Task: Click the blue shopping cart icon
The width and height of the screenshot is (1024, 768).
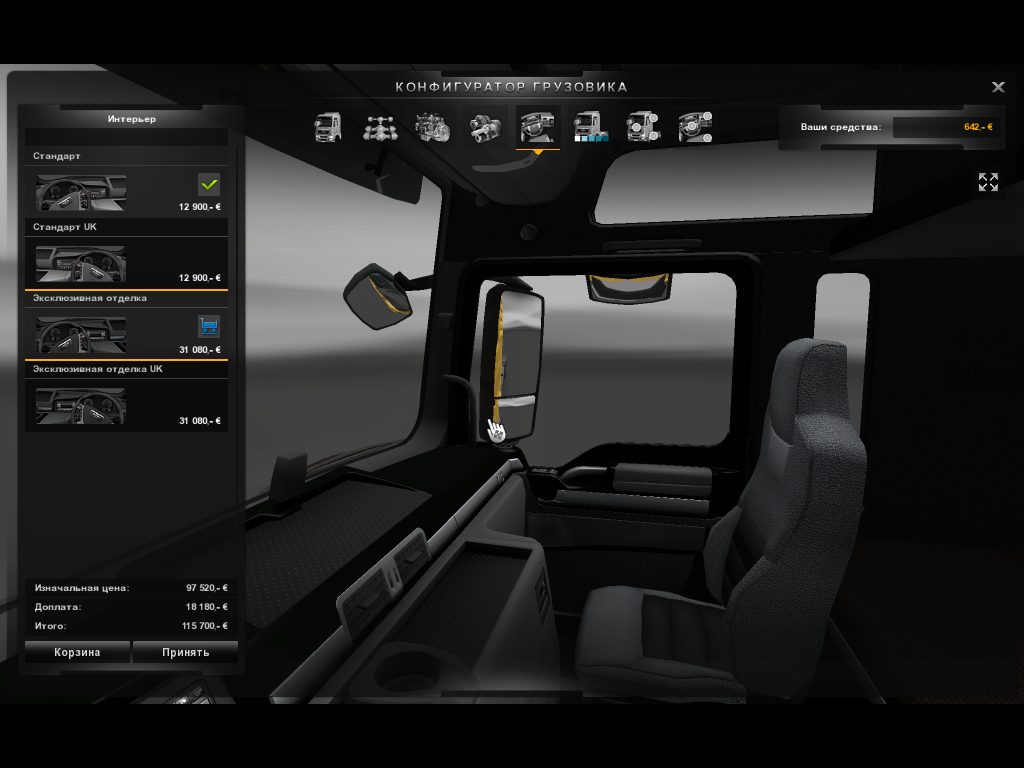Action: click(209, 326)
